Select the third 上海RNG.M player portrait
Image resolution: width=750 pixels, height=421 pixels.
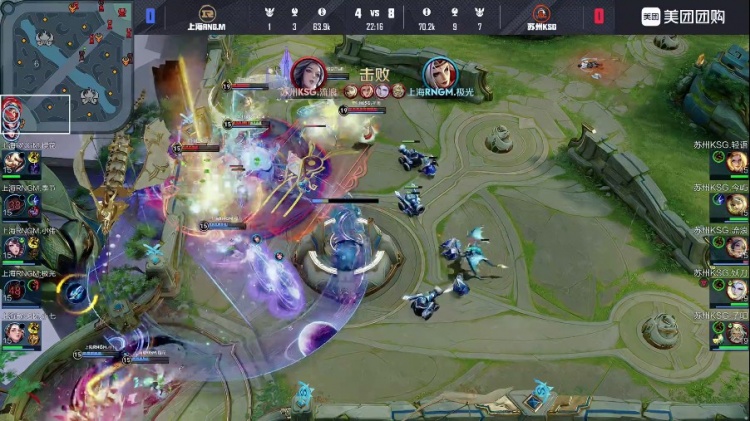14,247
